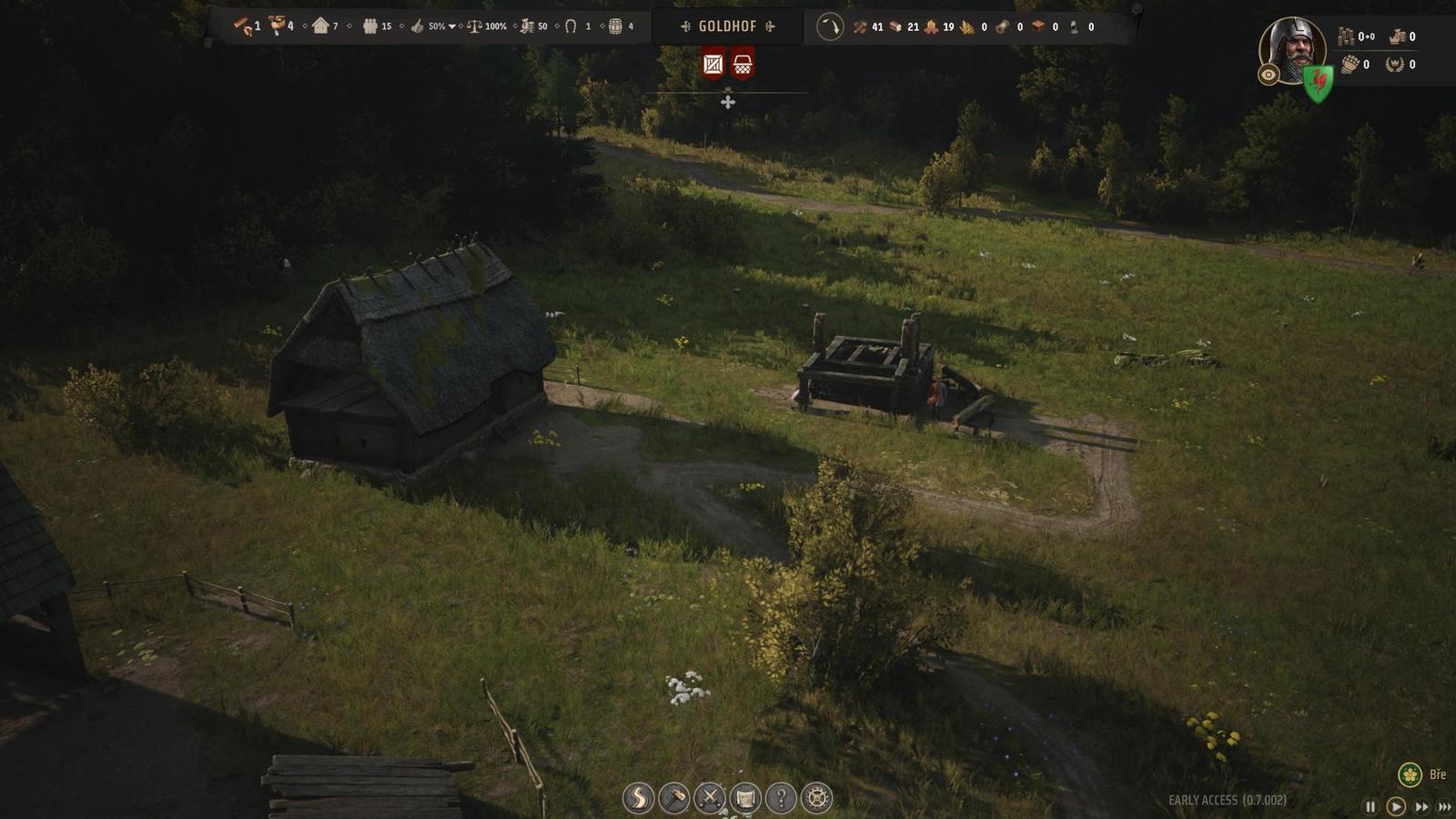Open the Roads construction tool
The image size is (1456, 819).
coord(638,797)
